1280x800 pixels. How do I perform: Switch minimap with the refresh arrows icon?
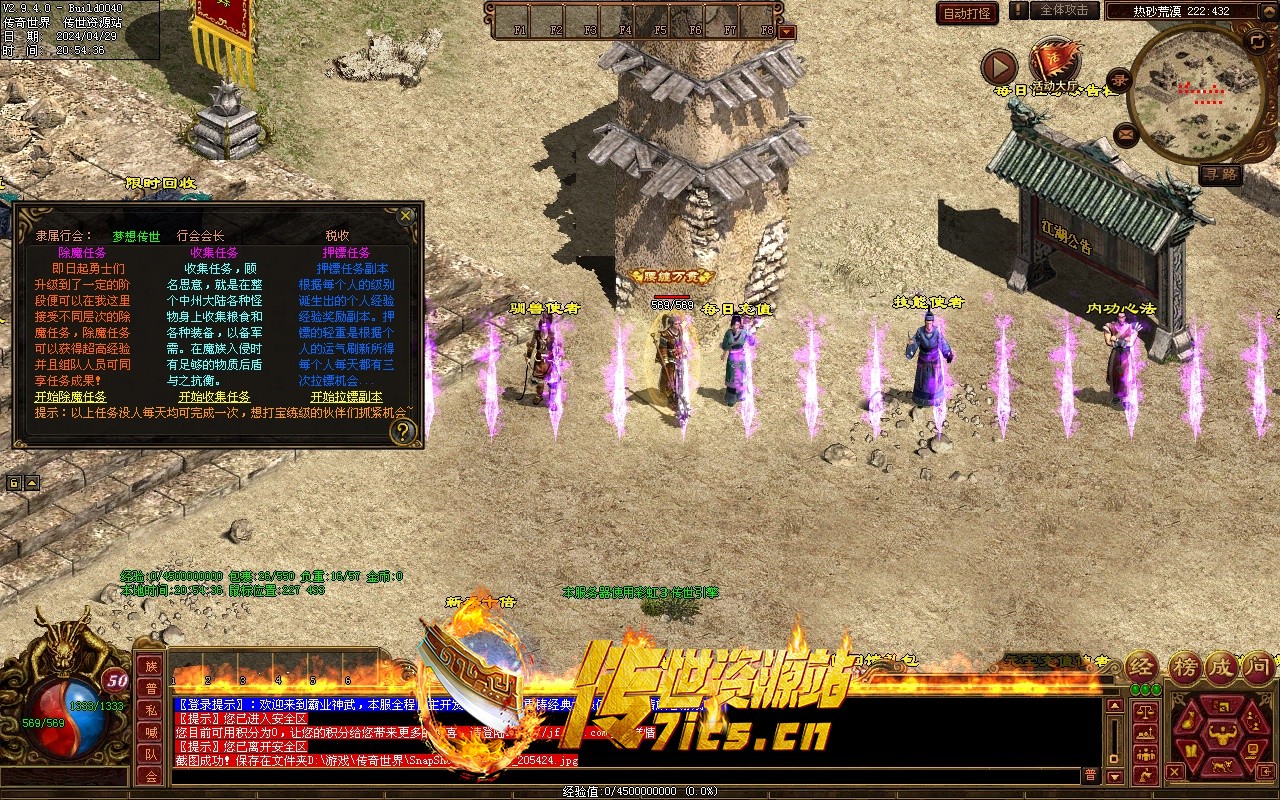1256,41
